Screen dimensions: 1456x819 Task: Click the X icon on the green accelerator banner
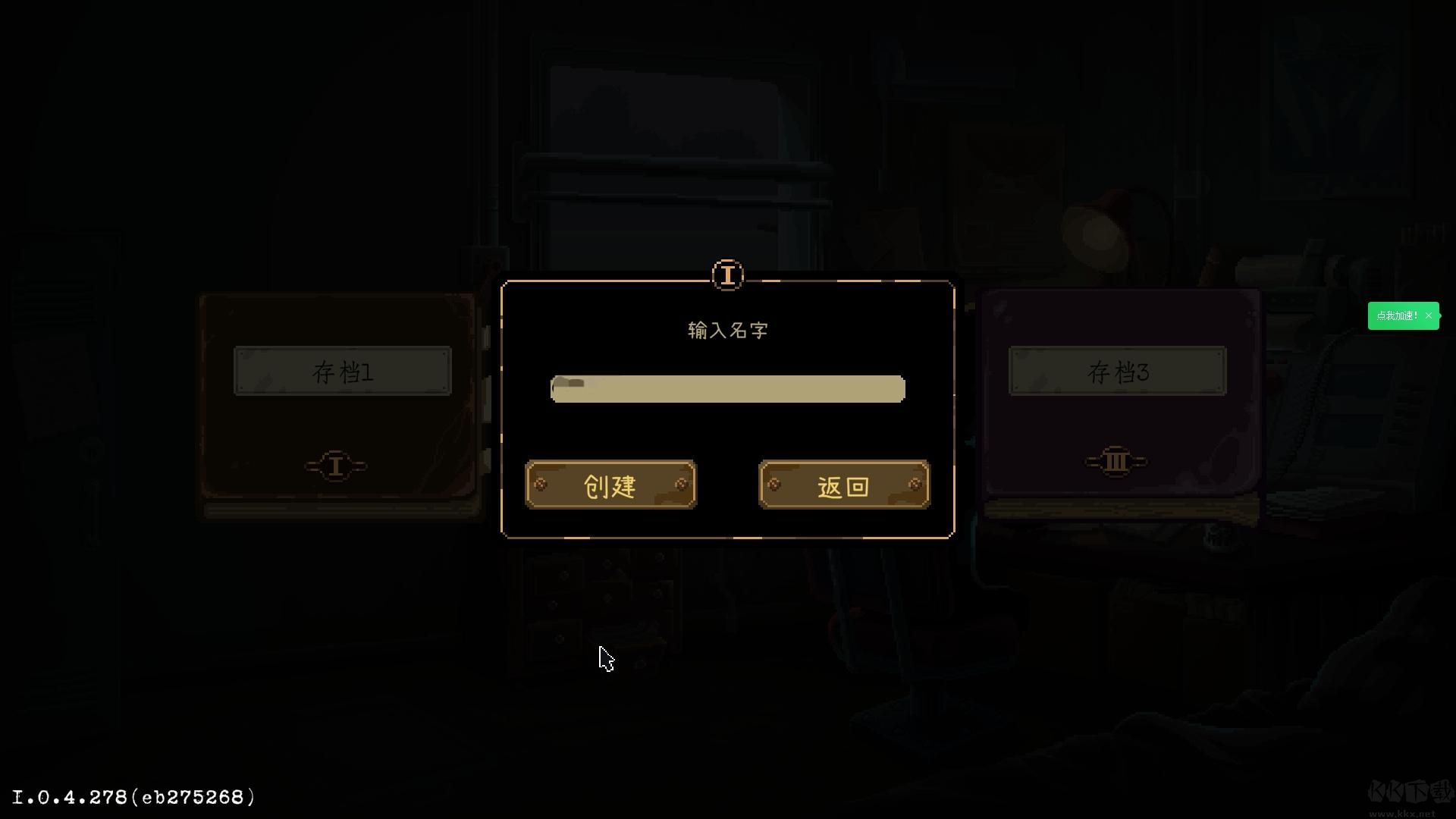[x=1429, y=315]
